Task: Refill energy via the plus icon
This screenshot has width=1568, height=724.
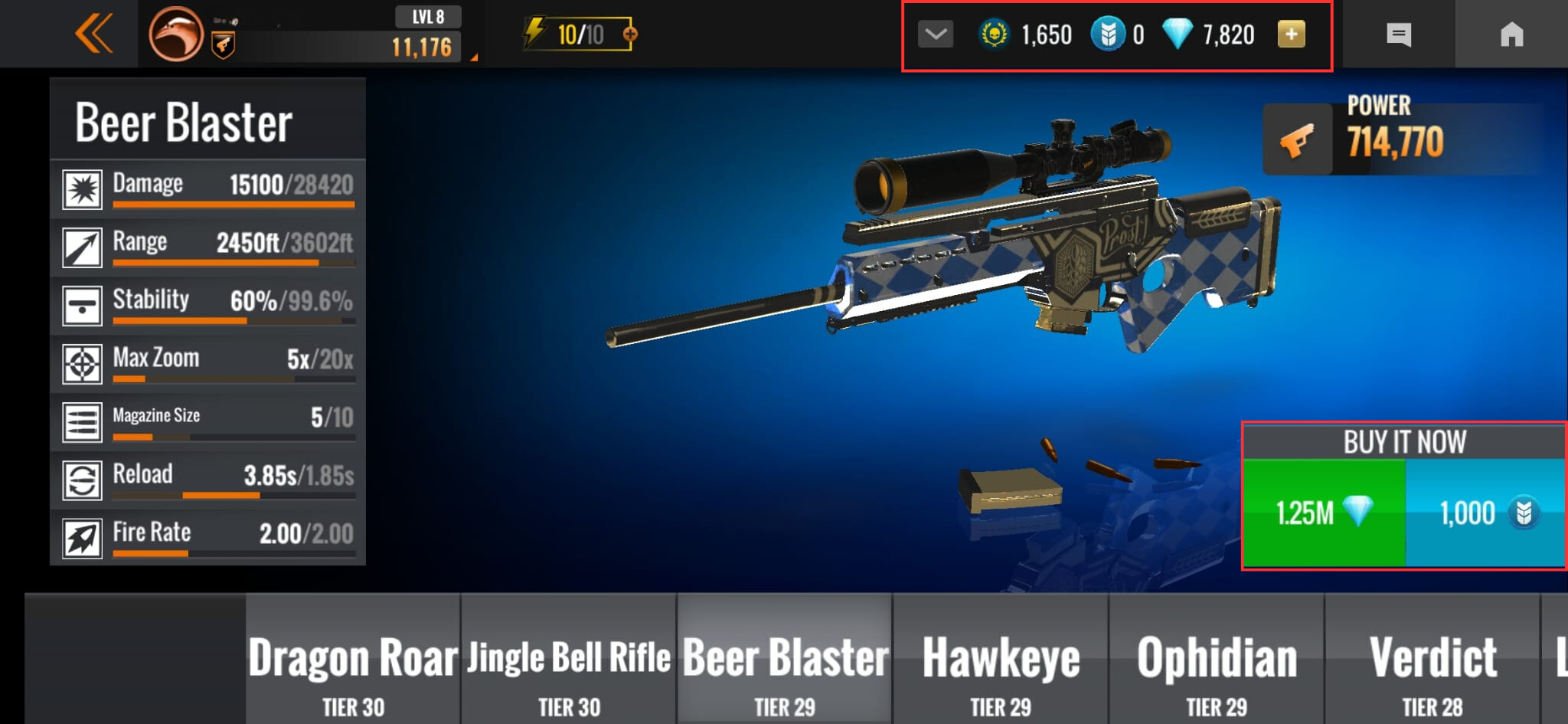Action: tap(629, 32)
